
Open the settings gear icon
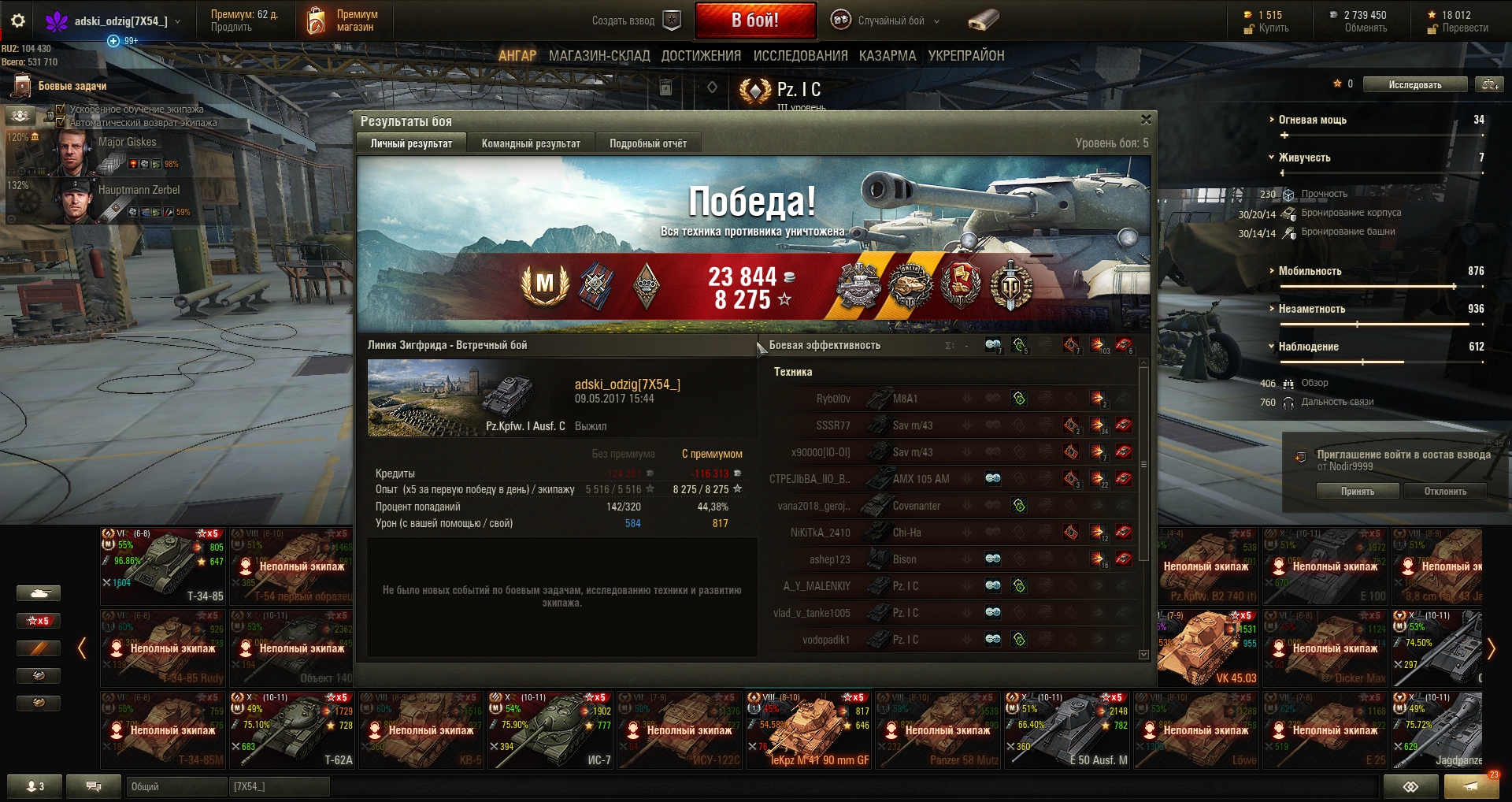18,21
